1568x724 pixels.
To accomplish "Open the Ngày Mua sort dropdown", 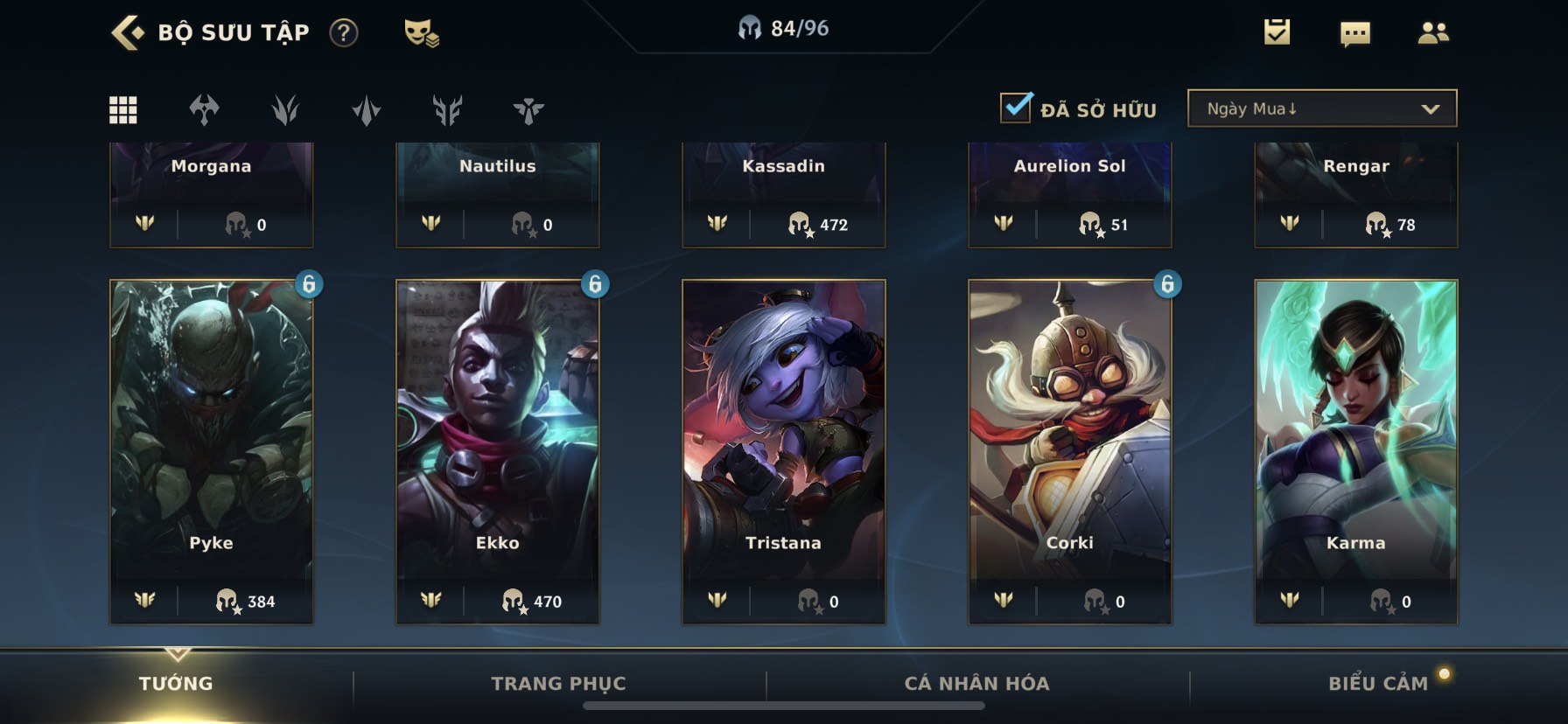I will (x=1321, y=108).
